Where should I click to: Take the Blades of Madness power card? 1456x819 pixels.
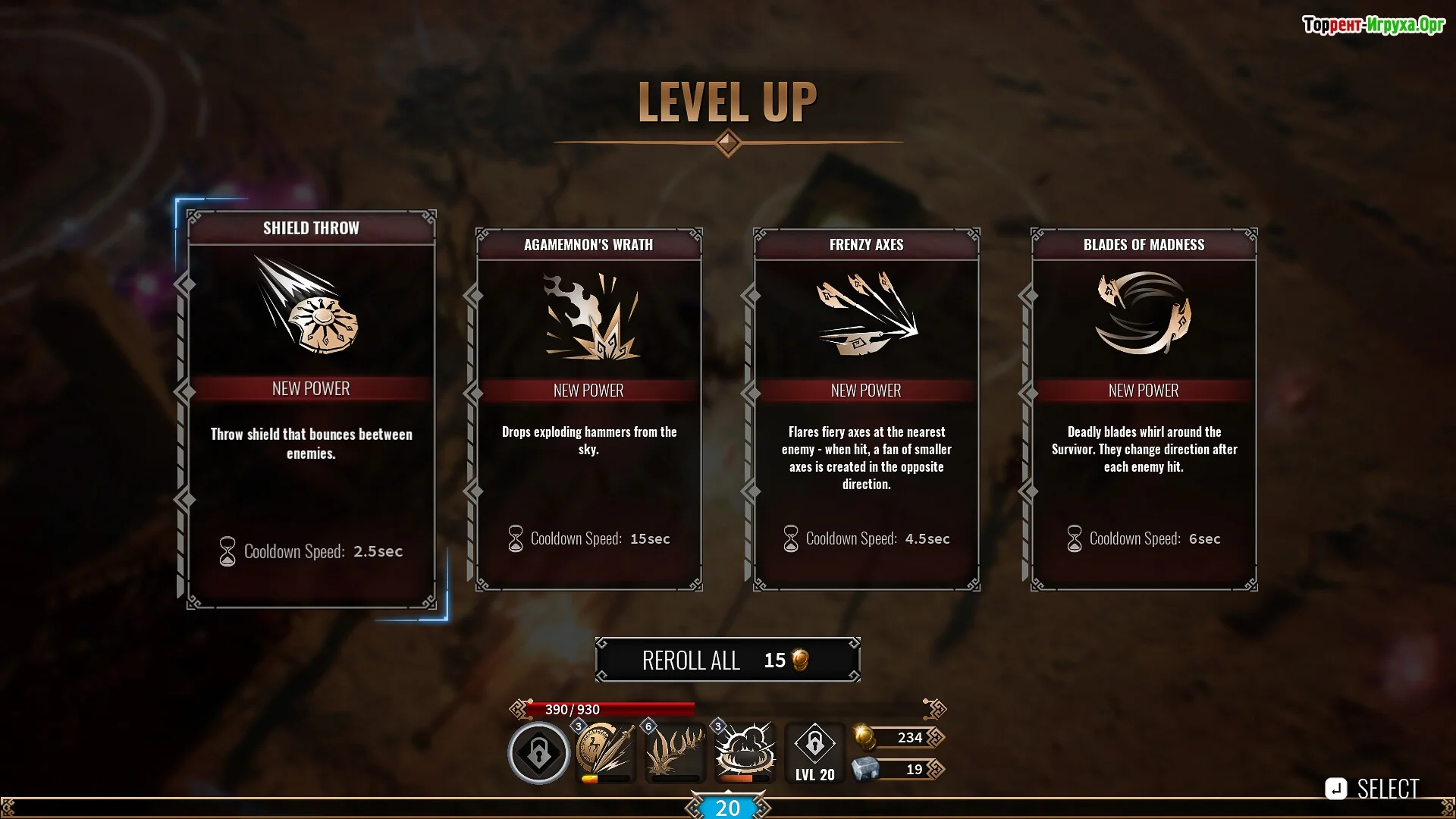click(1144, 409)
